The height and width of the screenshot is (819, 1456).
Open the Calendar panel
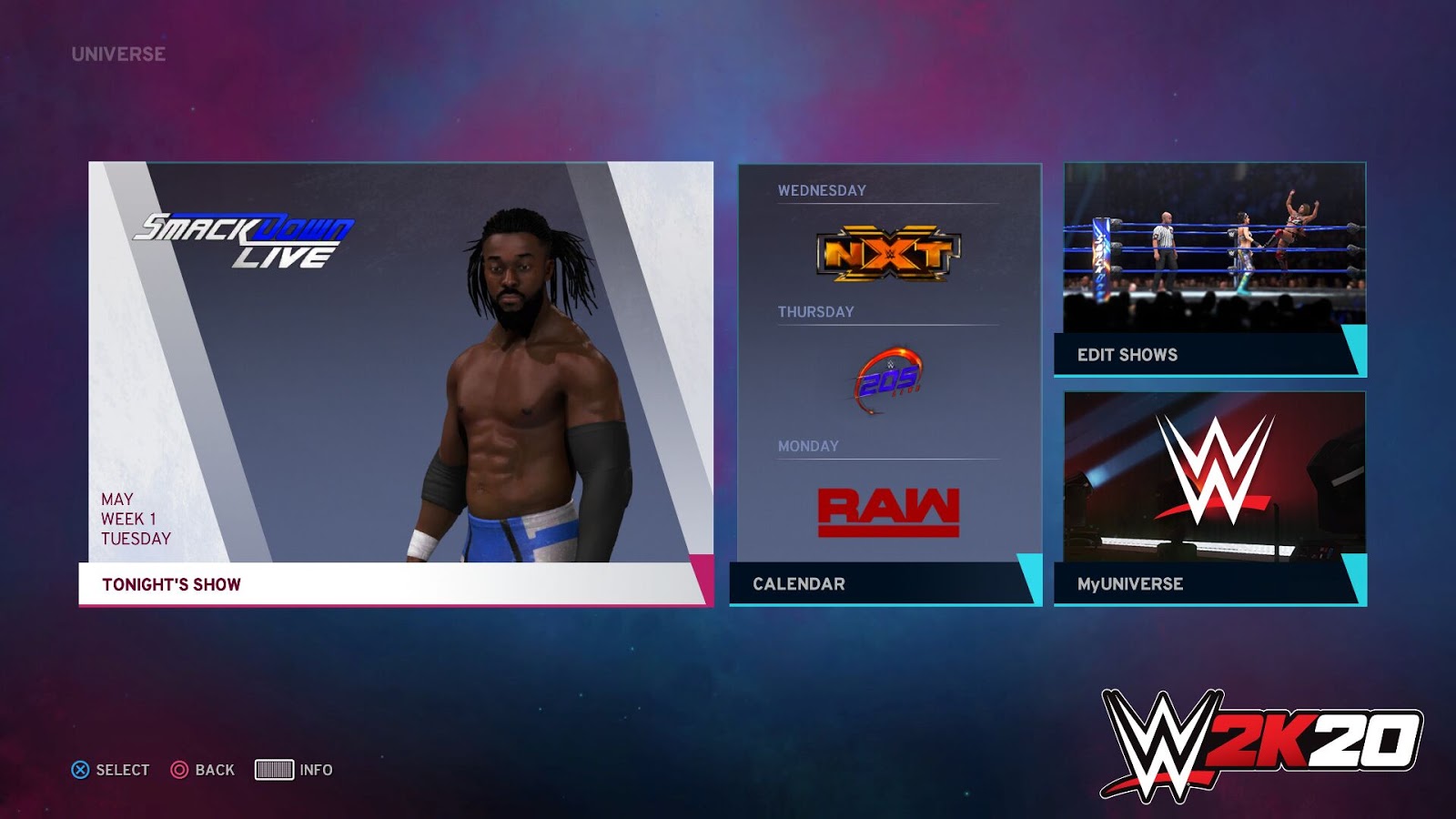tap(799, 584)
